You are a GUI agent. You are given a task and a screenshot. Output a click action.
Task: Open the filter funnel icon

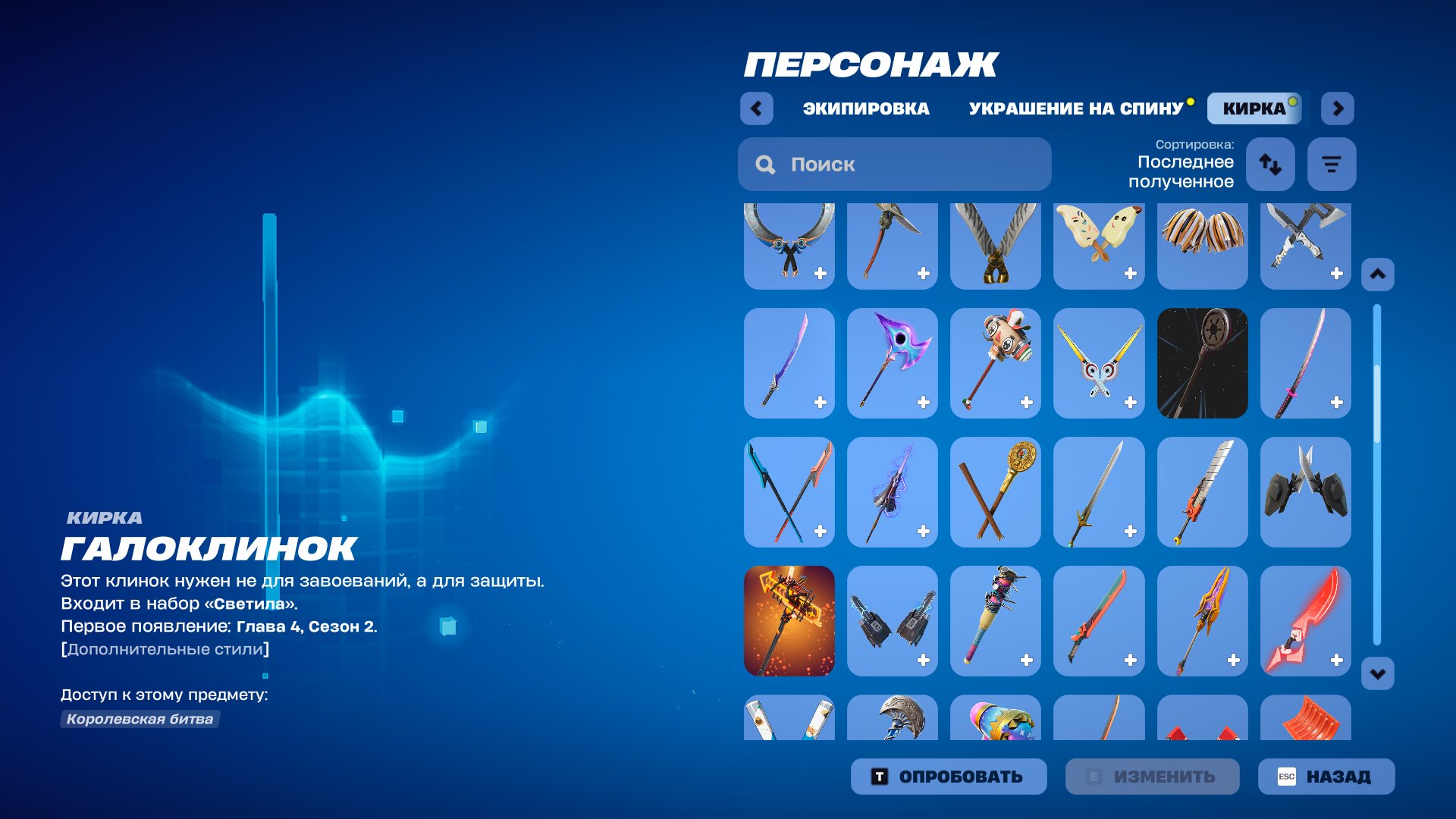[1332, 164]
